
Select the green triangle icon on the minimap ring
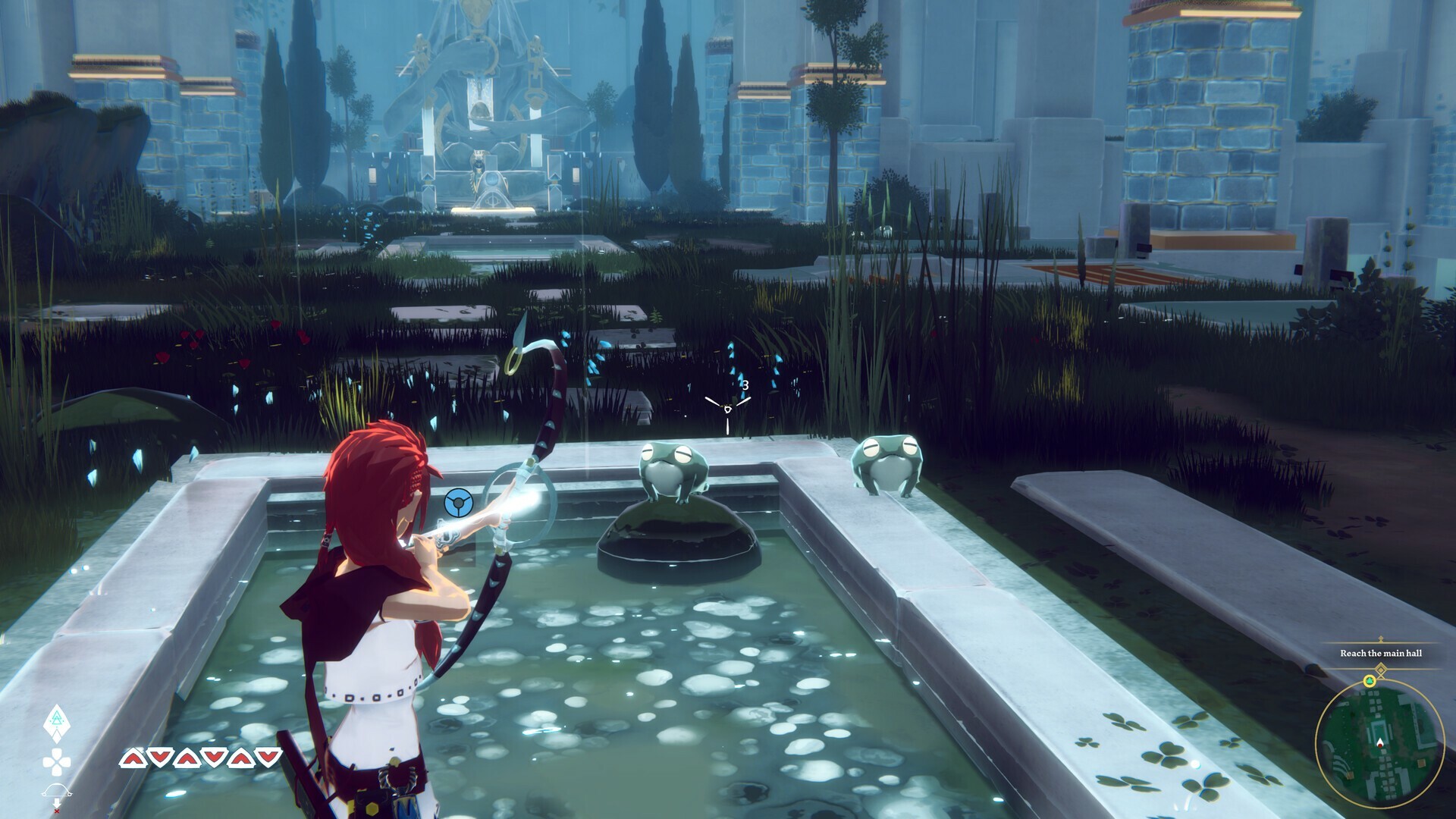point(1370,680)
